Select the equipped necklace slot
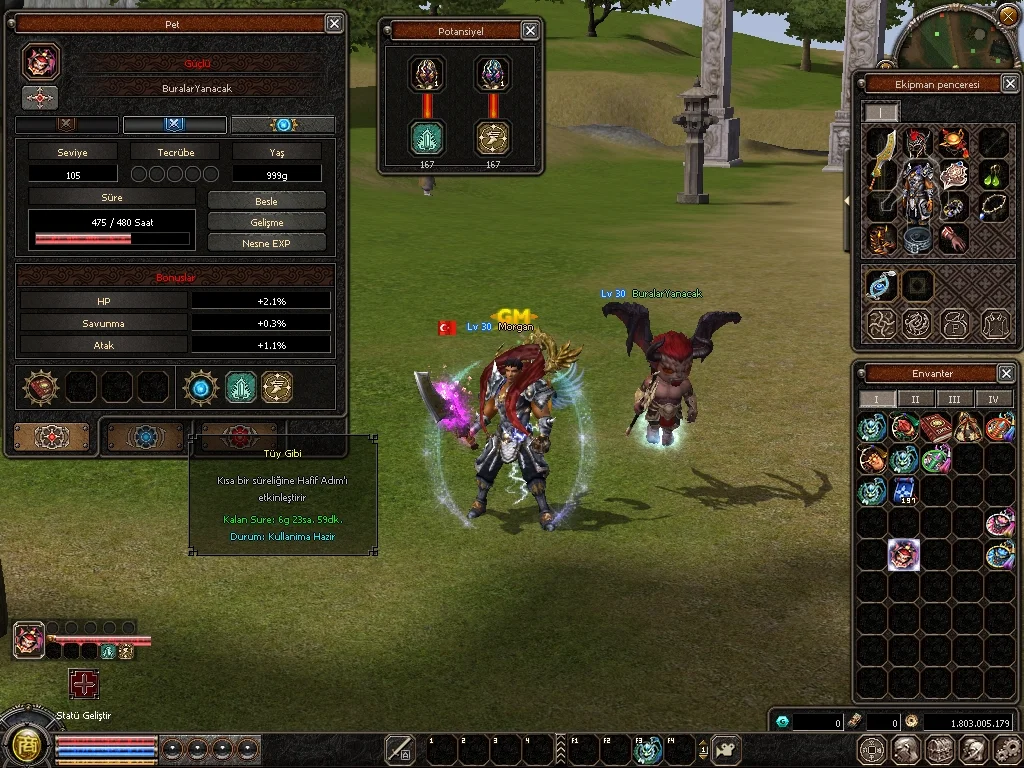The width and height of the screenshot is (1024, 768). tap(991, 206)
